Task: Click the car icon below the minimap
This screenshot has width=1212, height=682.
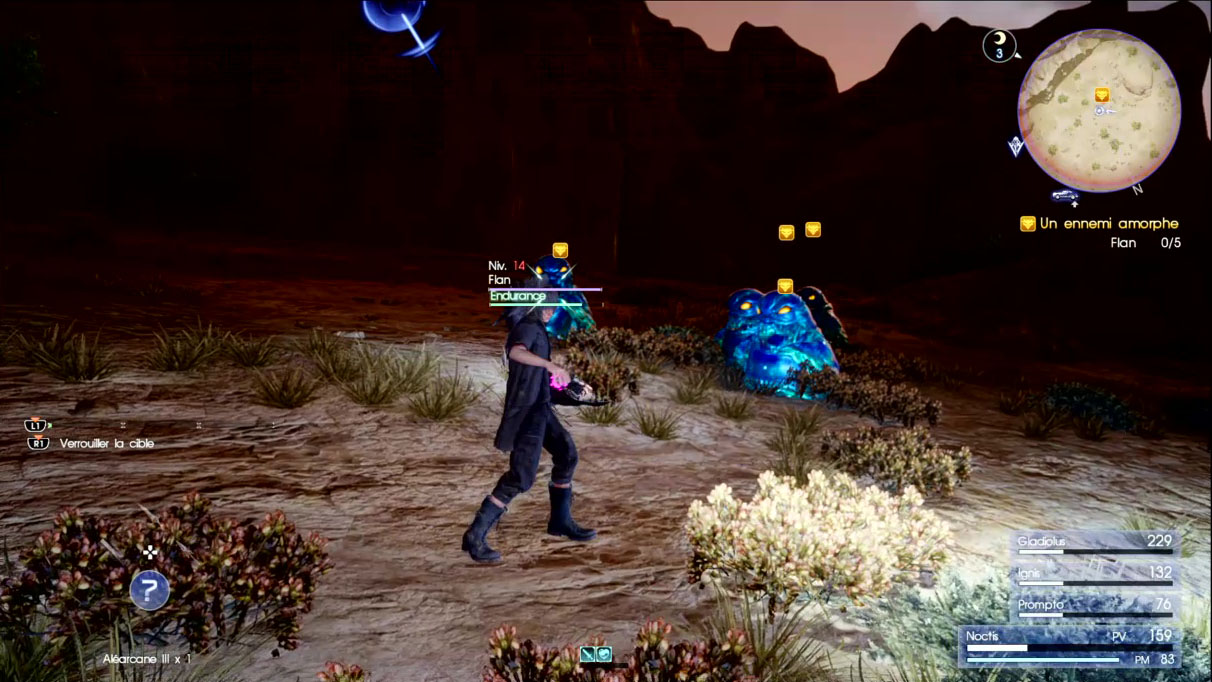Action: click(1065, 195)
